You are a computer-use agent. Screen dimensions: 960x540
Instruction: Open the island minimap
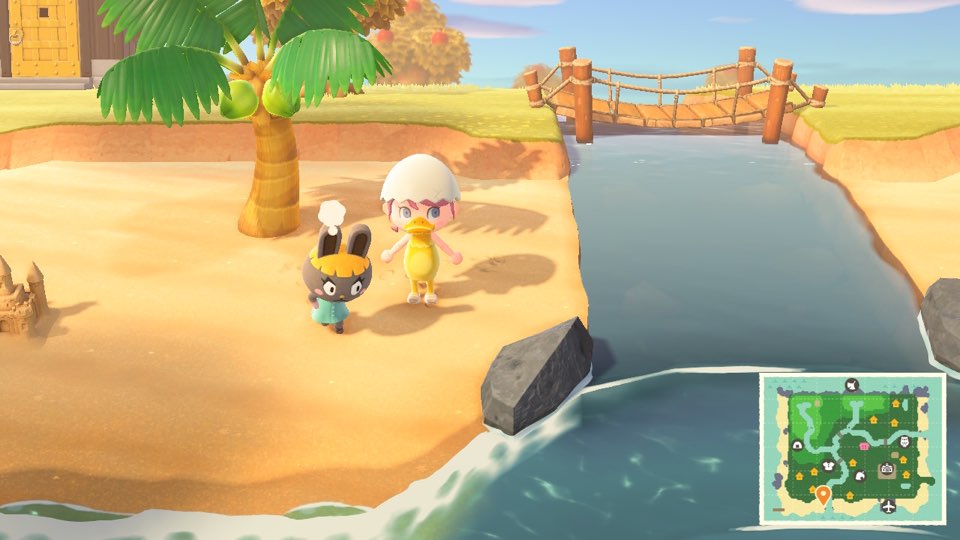point(851,449)
